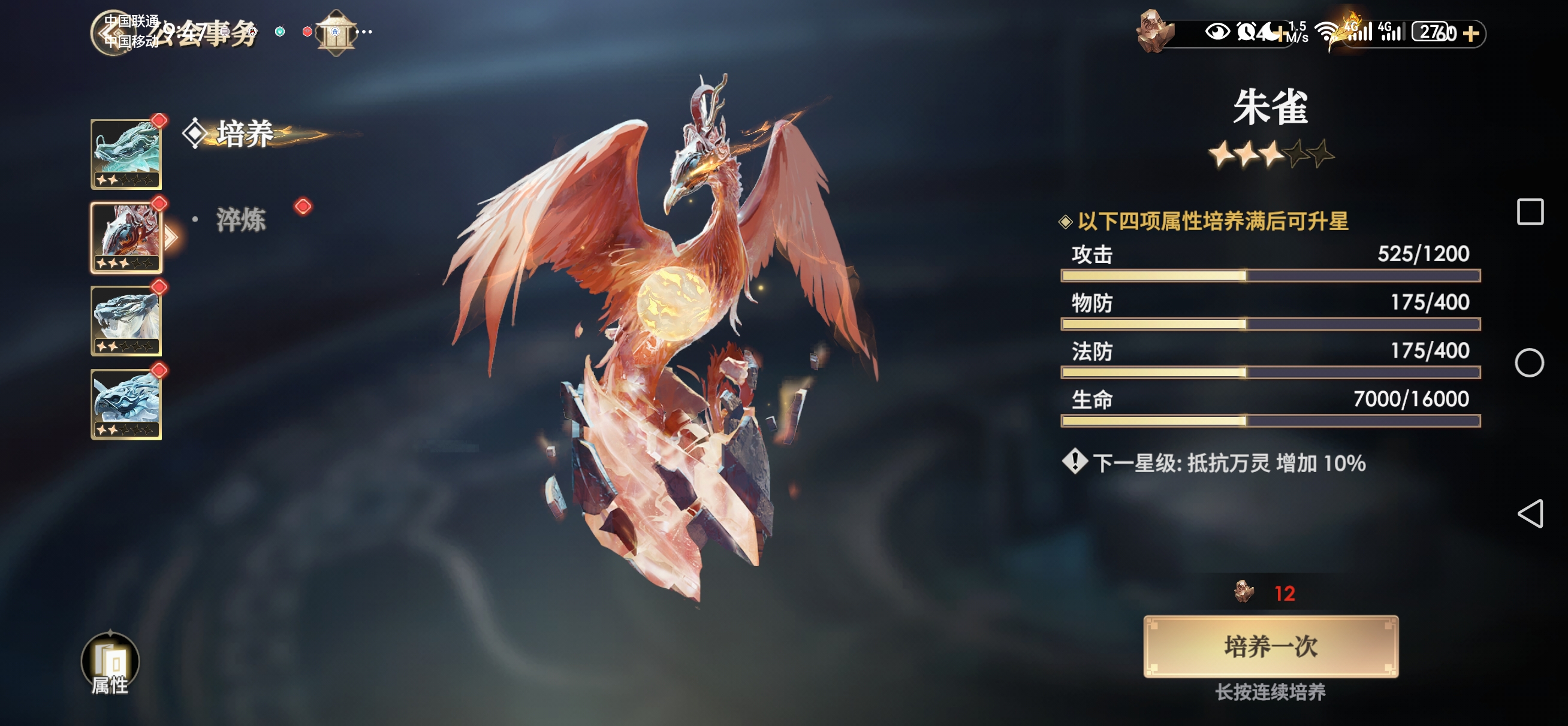Screen dimensions: 1568x726
Task: Pick the black tortoise beast thumbnail
Action: pos(126,404)
